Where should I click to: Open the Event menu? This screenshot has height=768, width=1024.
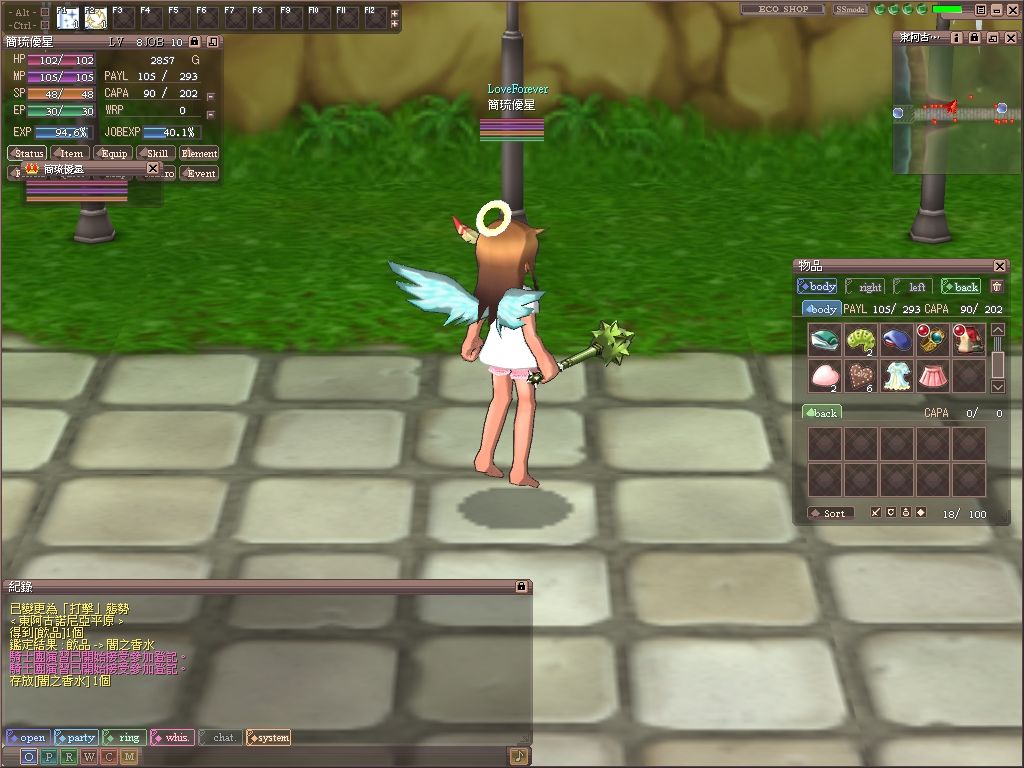199,173
